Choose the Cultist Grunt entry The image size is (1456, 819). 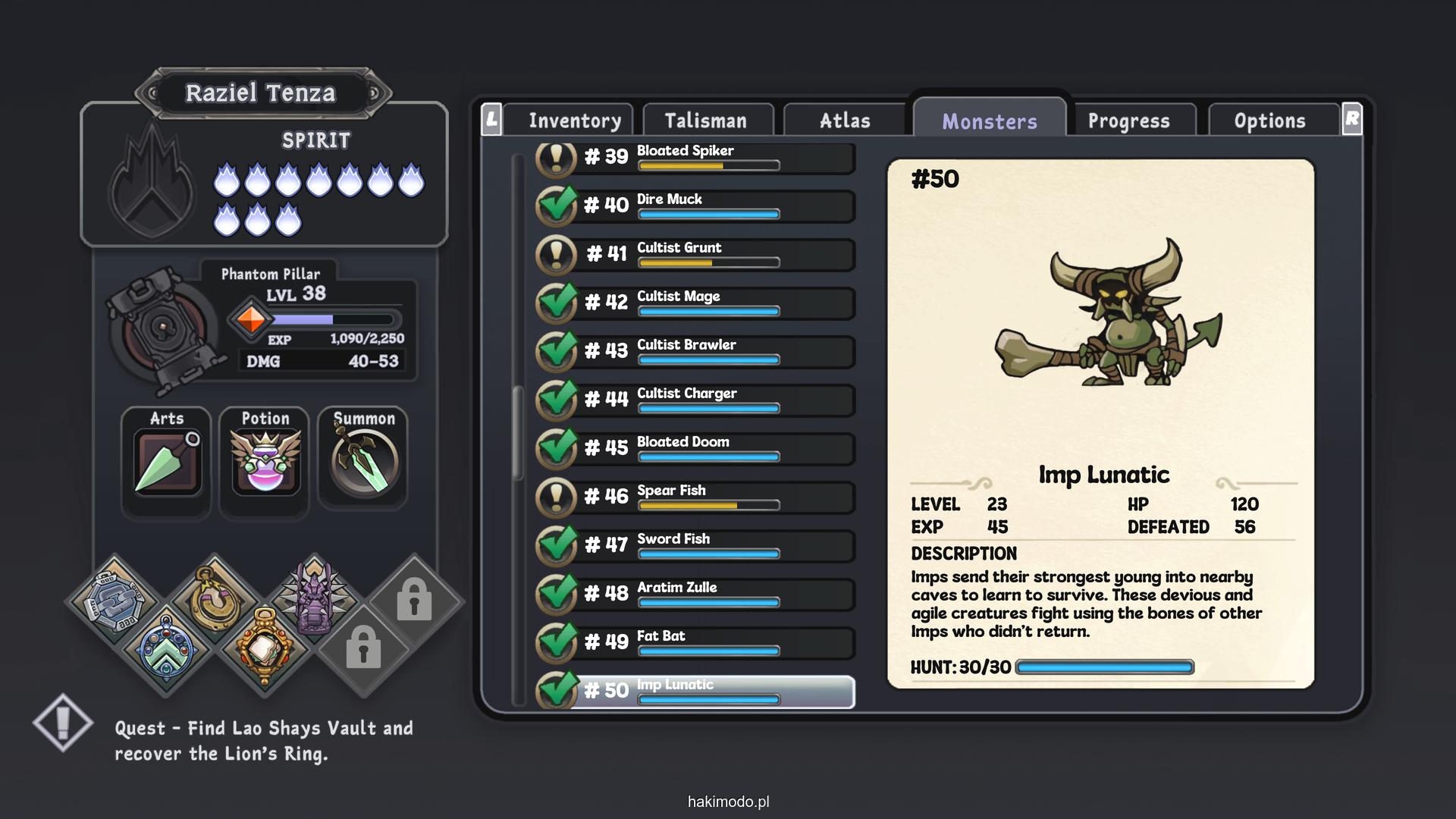(705, 254)
